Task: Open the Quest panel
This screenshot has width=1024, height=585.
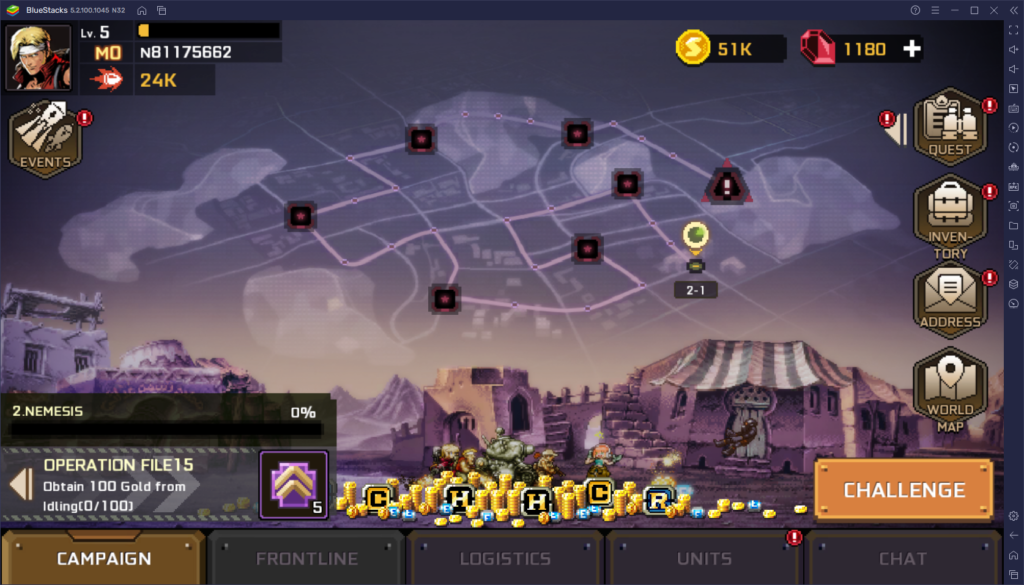Action: pos(949,127)
